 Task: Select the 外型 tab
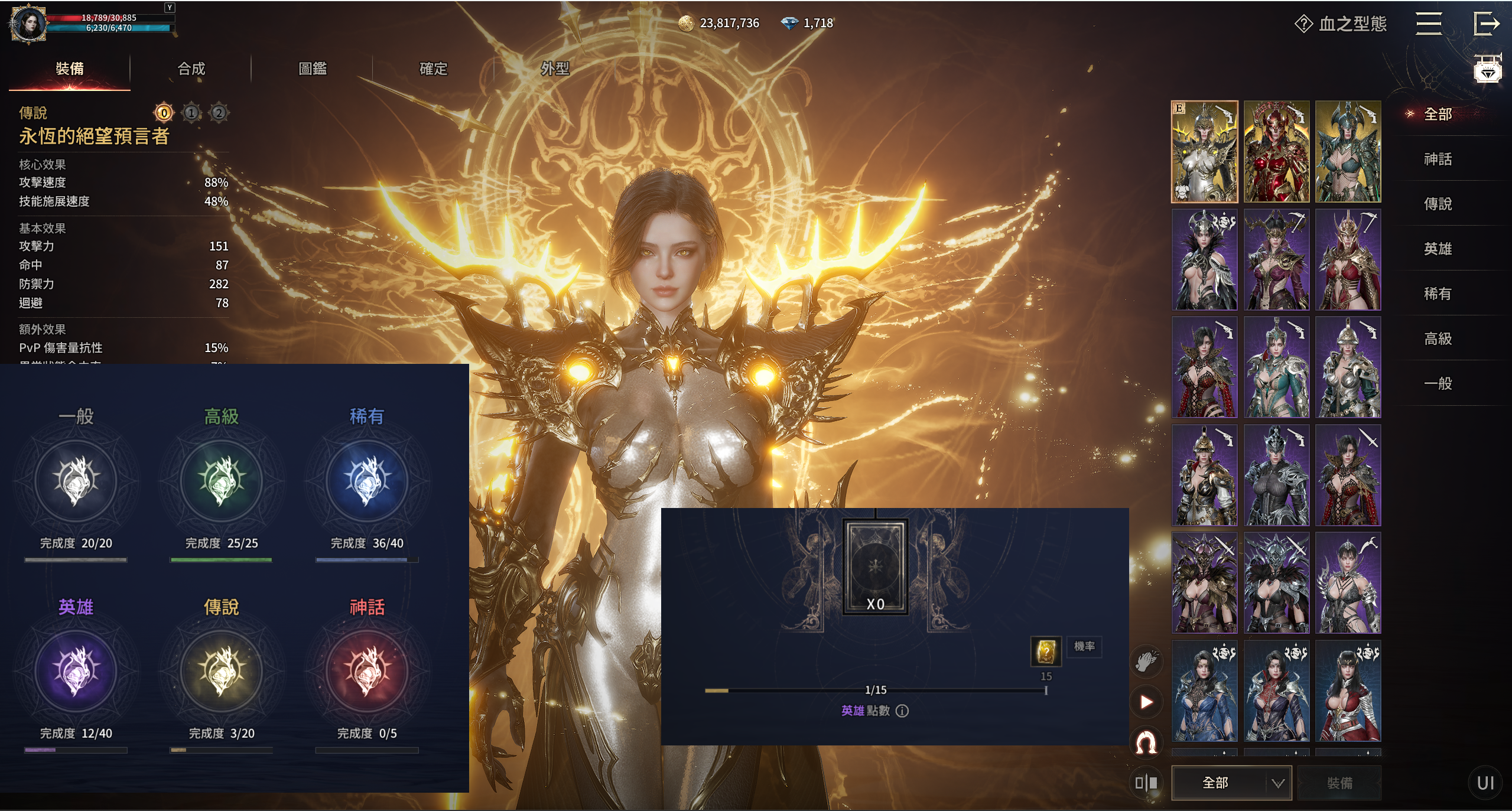[555, 69]
